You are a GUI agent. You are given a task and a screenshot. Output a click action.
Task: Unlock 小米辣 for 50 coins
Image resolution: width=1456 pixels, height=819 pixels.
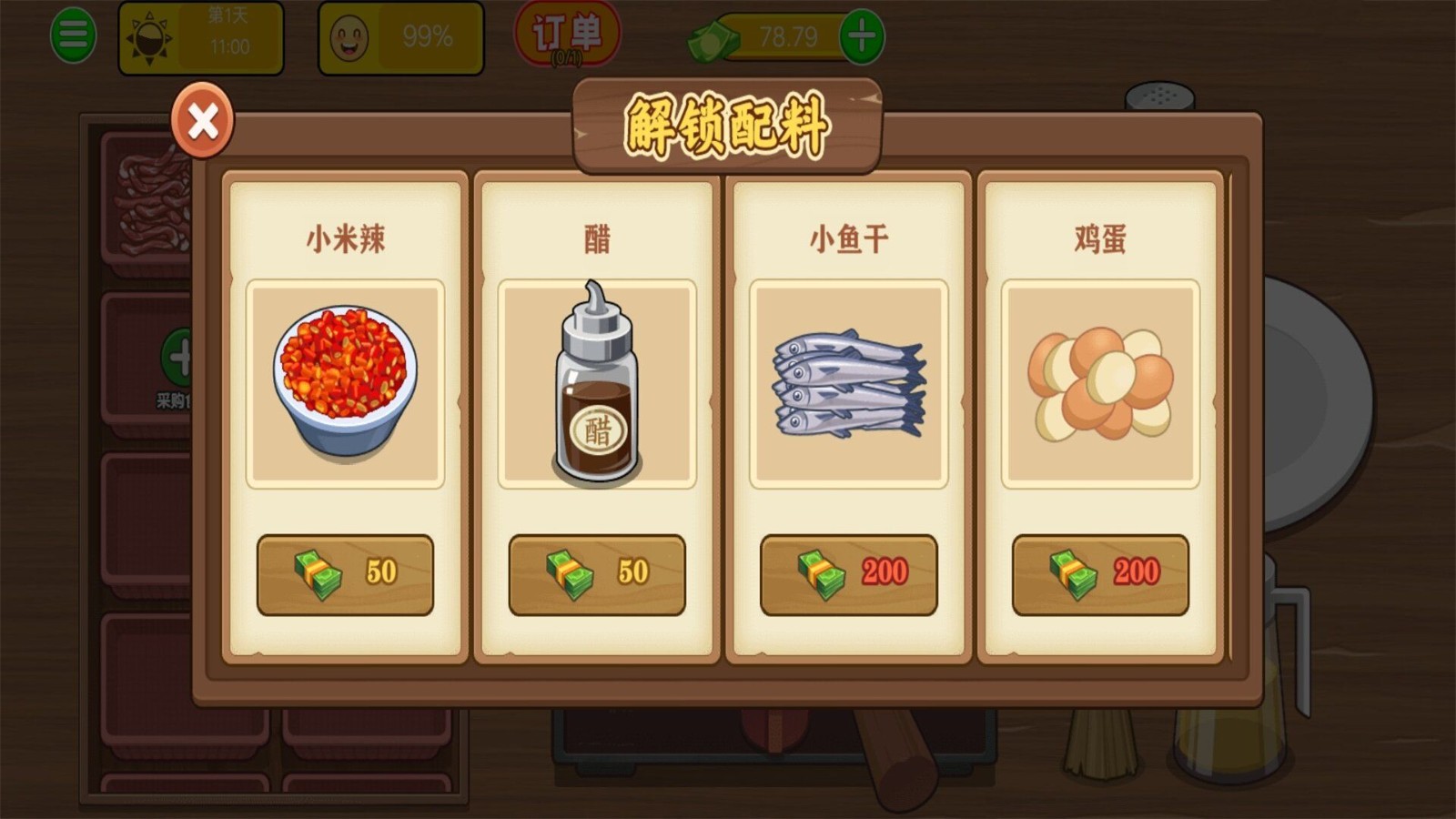(x=346, y=575)
